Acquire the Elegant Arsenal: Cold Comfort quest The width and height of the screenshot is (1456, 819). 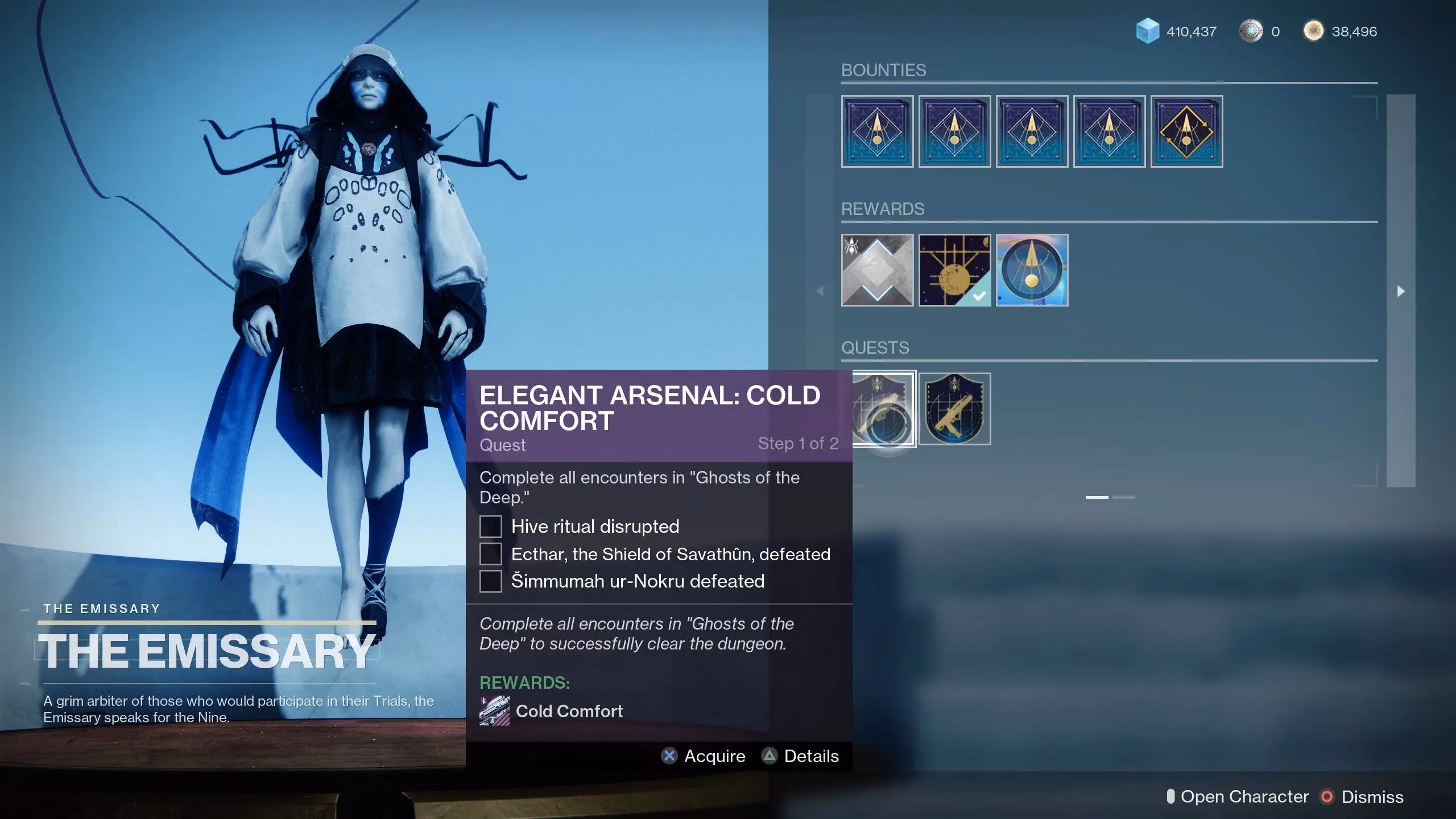(x=704, y=756)
